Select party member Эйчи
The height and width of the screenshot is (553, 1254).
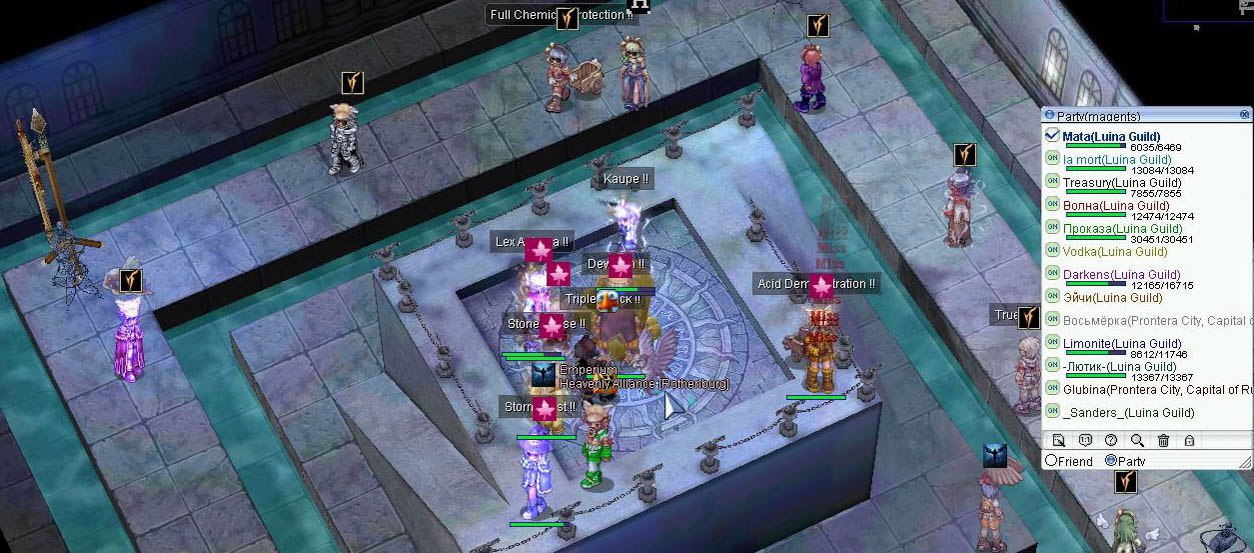click(x=1098, y=297)
